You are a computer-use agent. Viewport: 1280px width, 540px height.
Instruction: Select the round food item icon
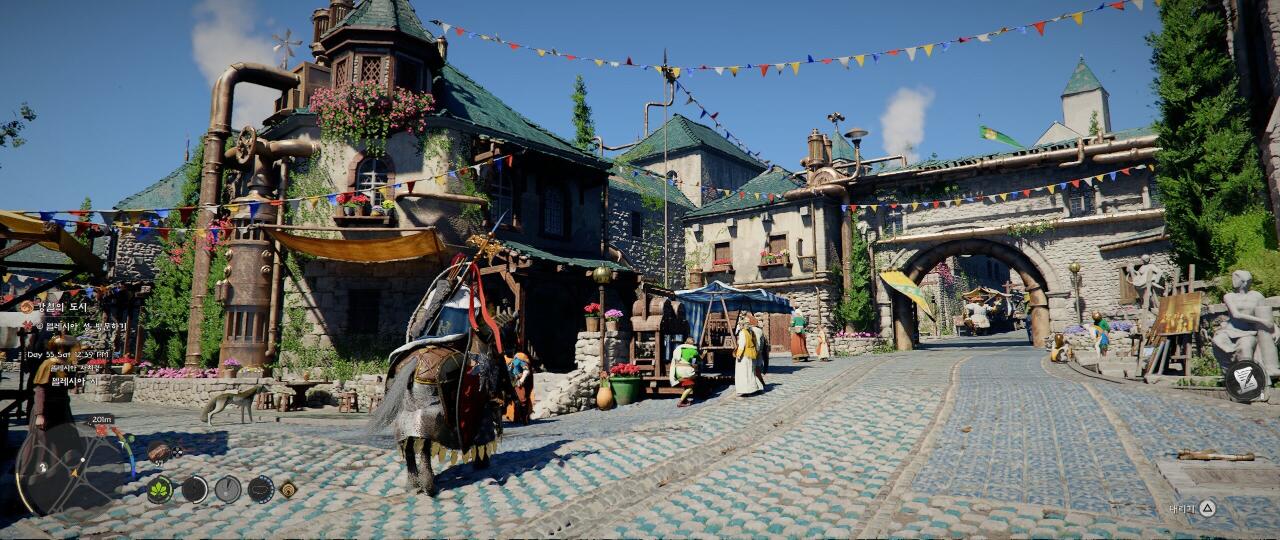159,452
